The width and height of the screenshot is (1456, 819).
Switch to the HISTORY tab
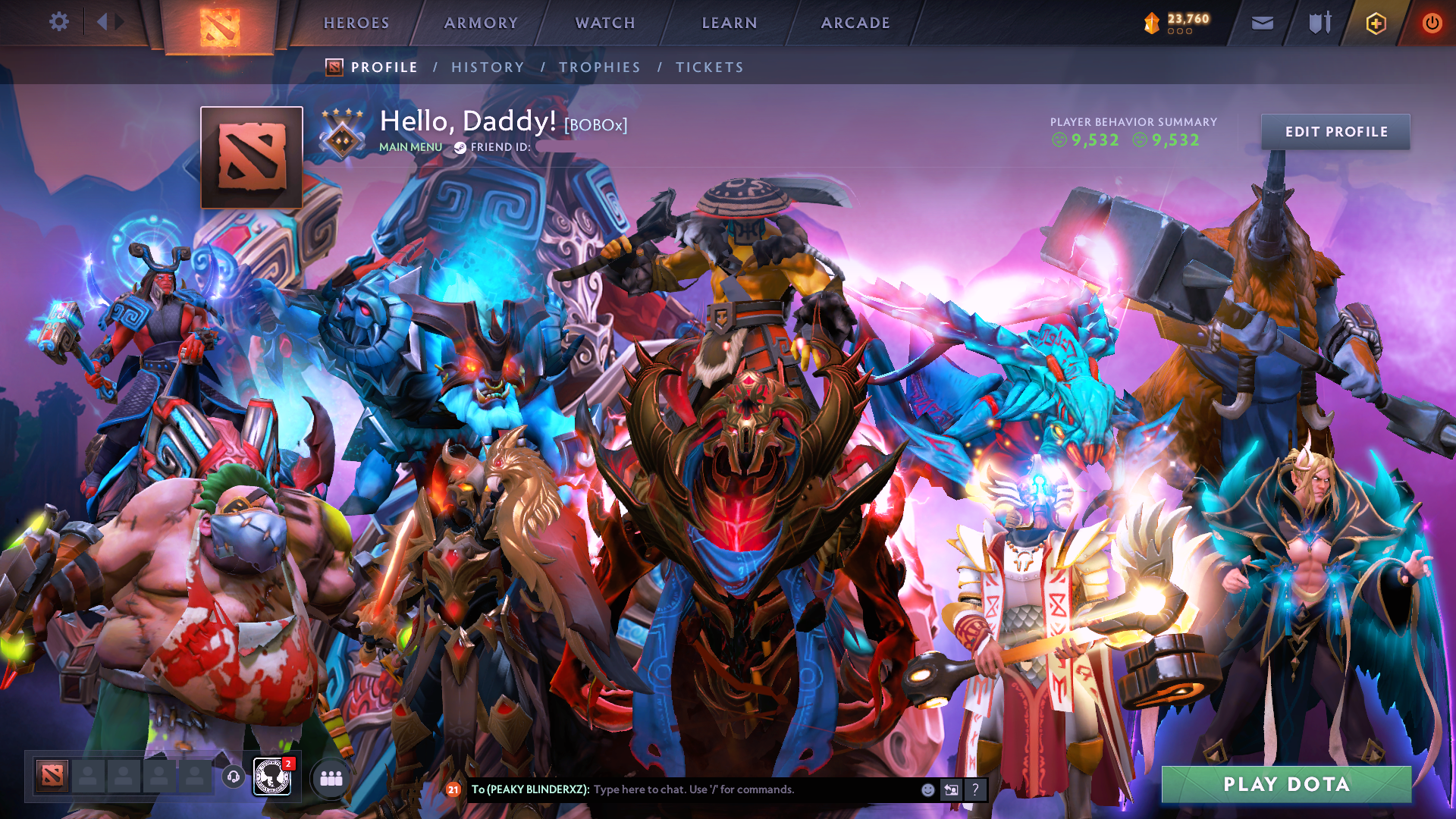pos(488,67)
